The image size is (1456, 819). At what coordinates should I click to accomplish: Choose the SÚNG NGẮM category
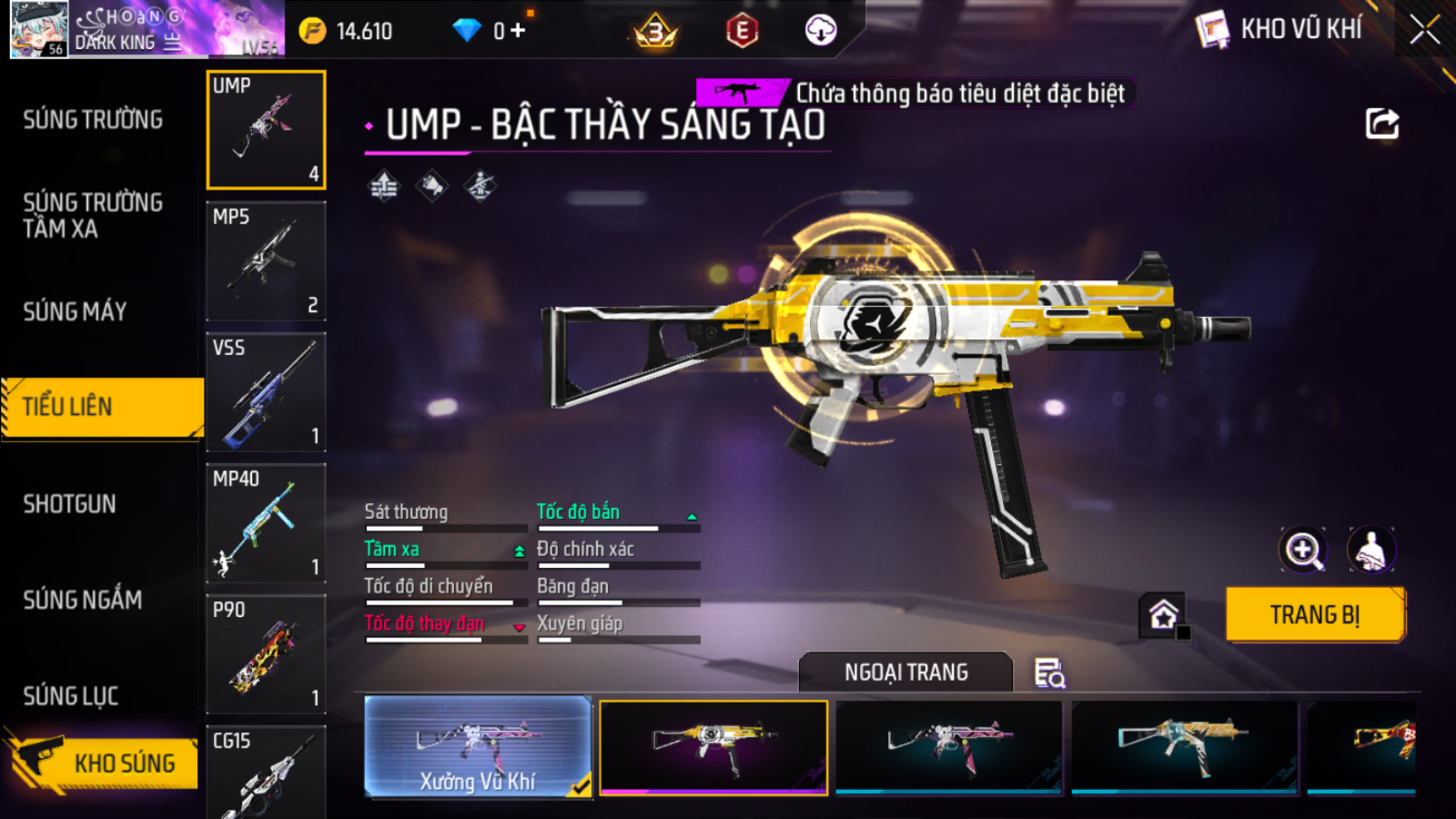(82, 599)
